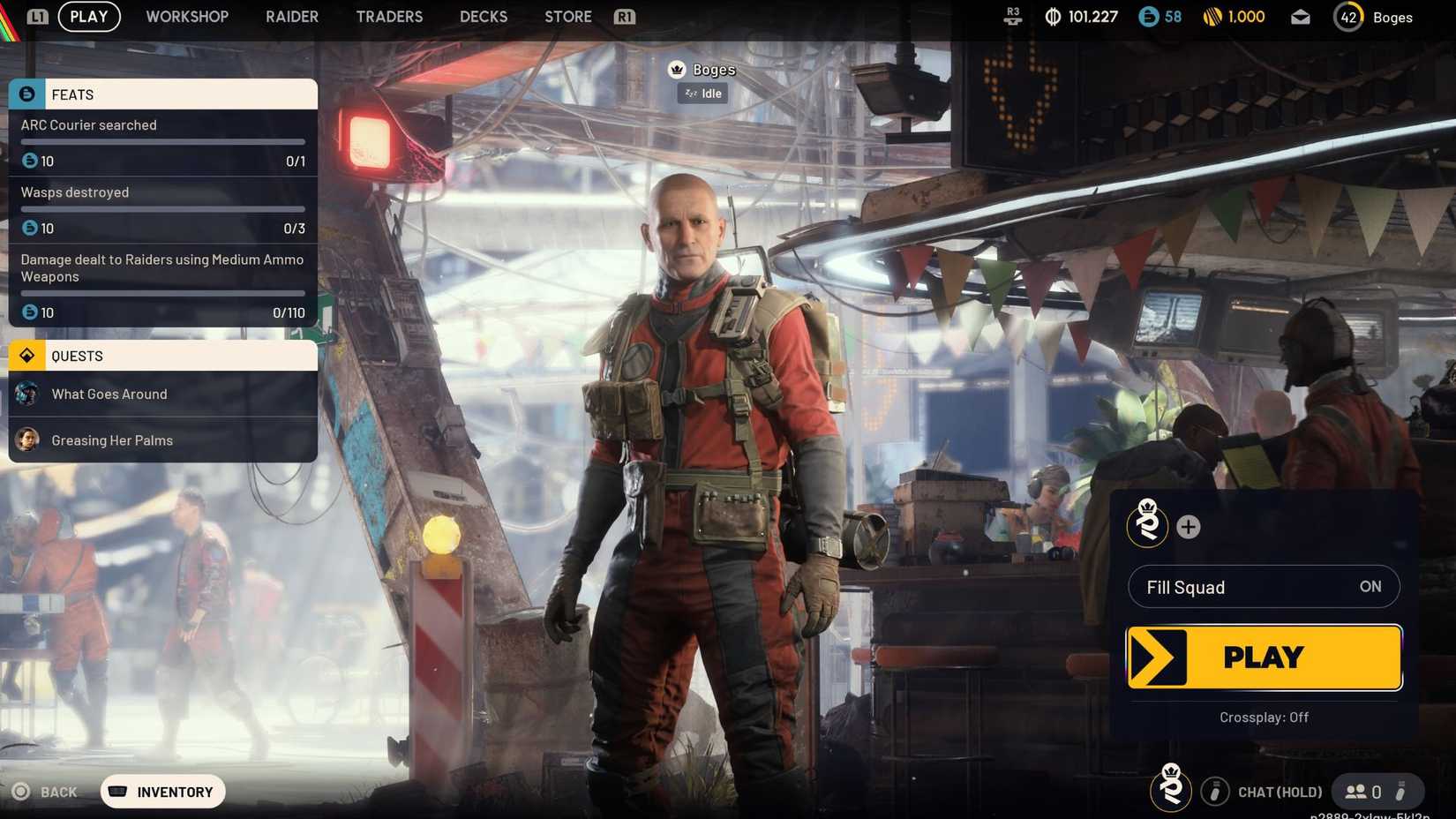Click the squad emblem above Fill Squad

coord(1147,526)
